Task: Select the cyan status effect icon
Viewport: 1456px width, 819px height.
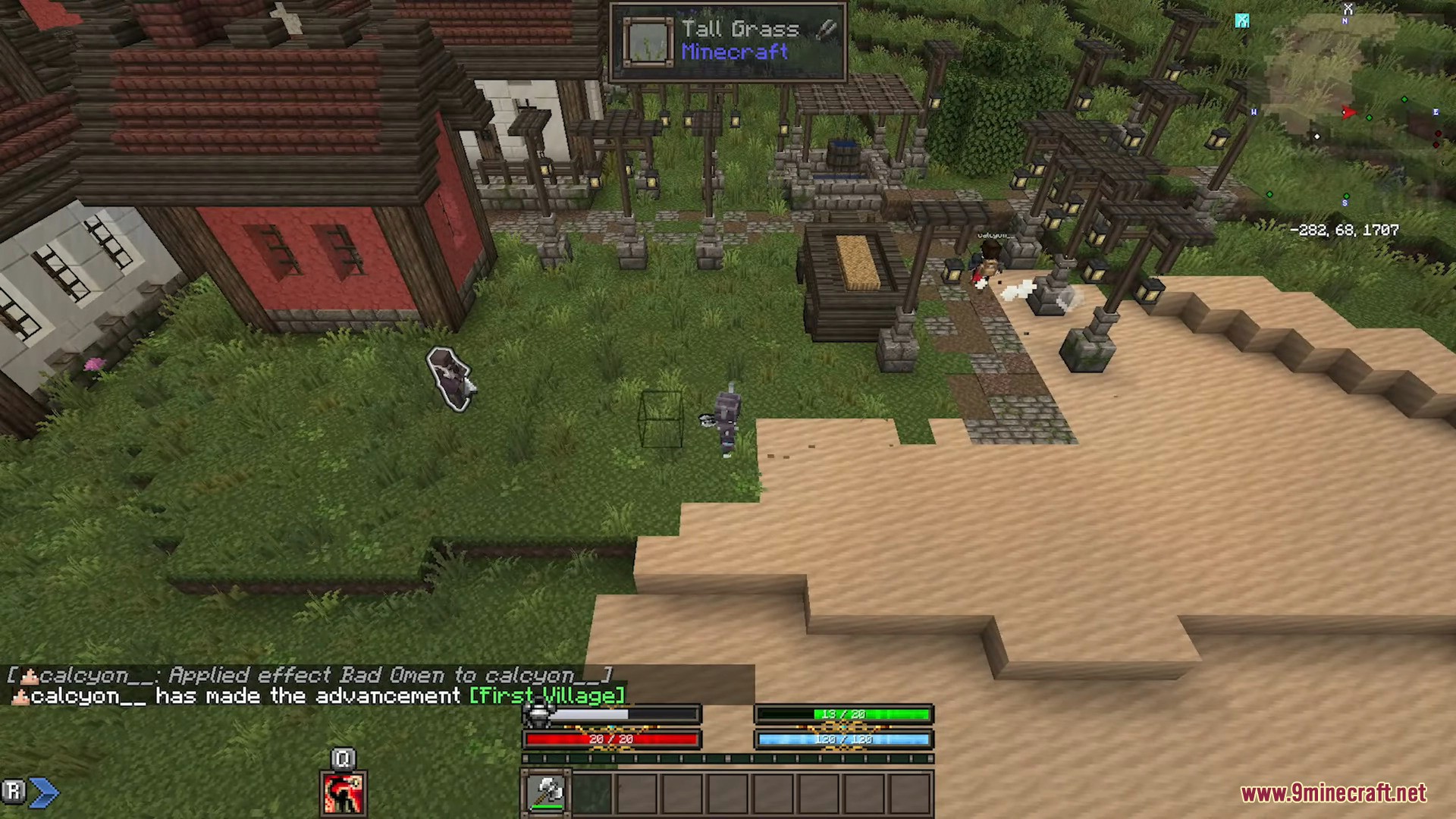Action: 1241,20
